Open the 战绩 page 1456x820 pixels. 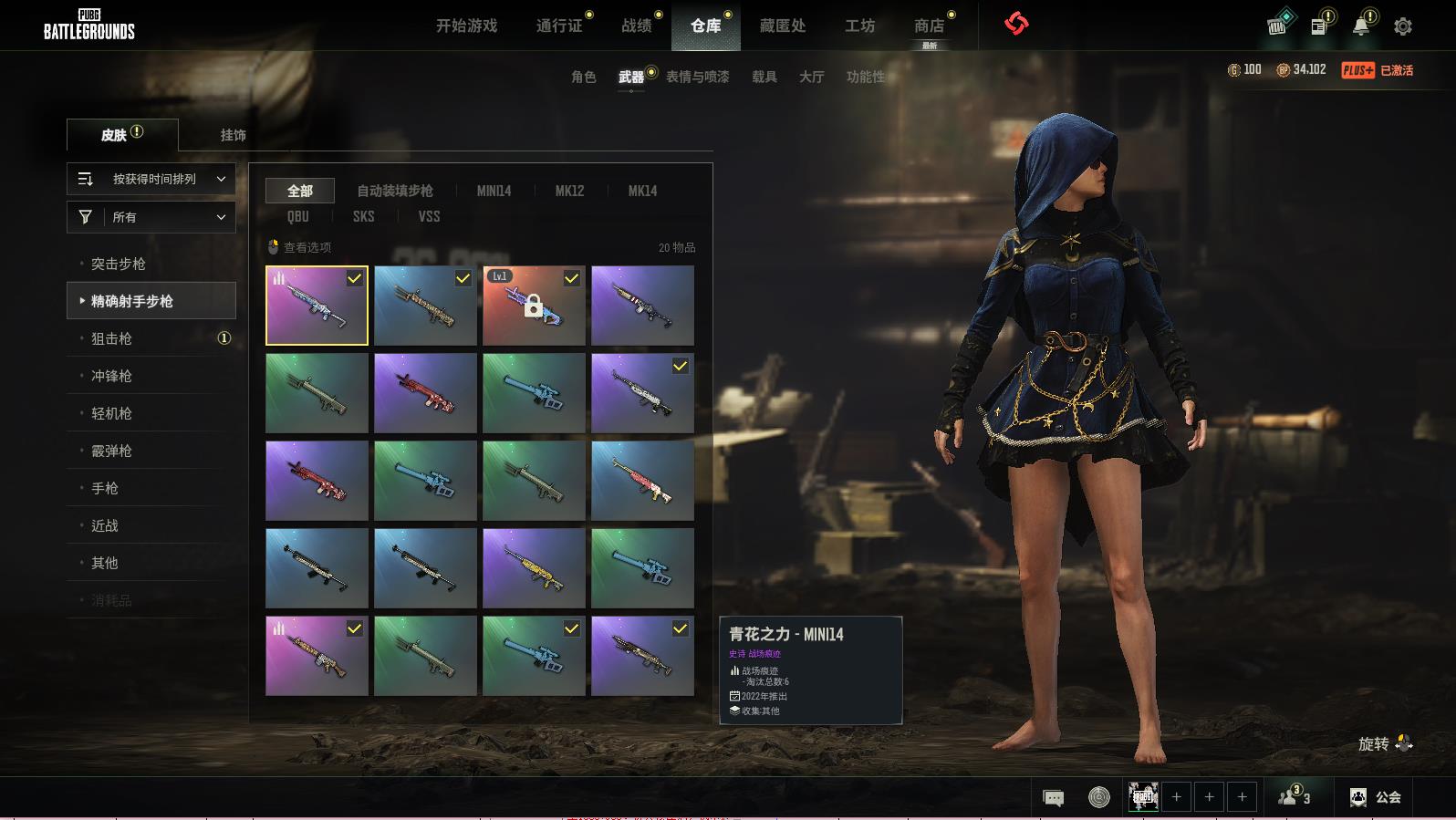coord(637,26)
